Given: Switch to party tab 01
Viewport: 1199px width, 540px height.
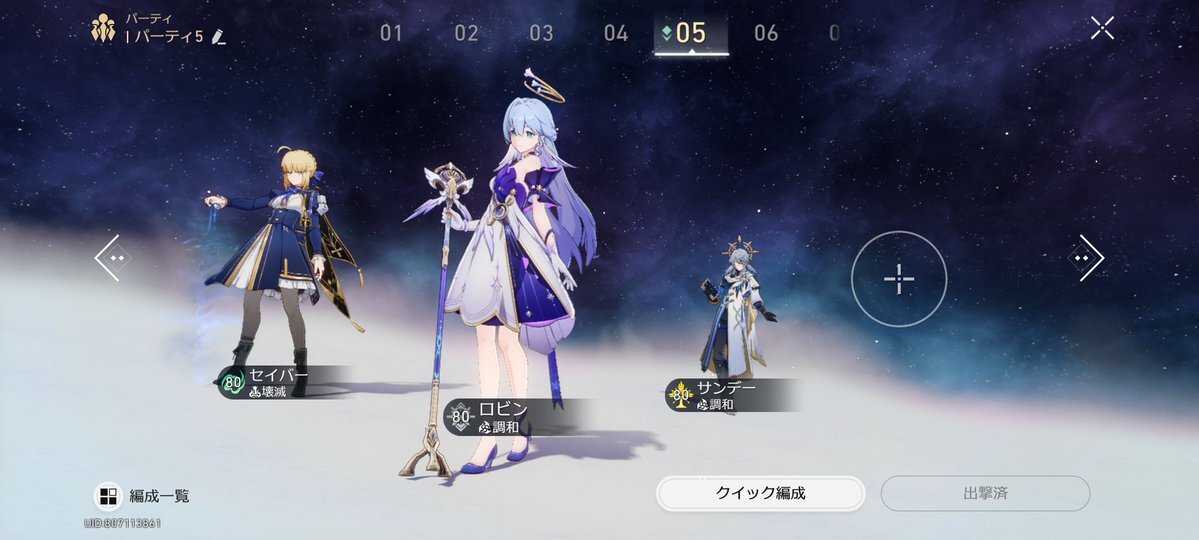Looking at the screenshot, I should [391, 33].
